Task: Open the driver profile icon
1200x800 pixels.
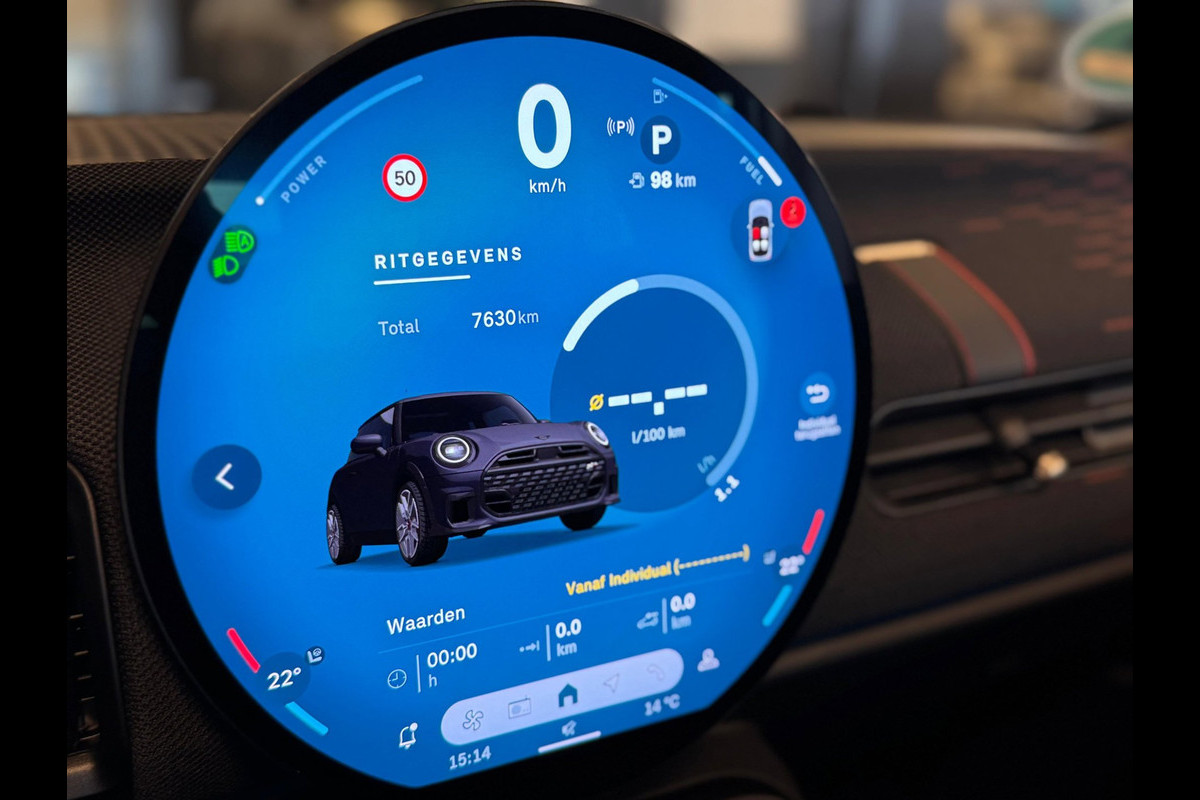Action: tap(708, 660)
